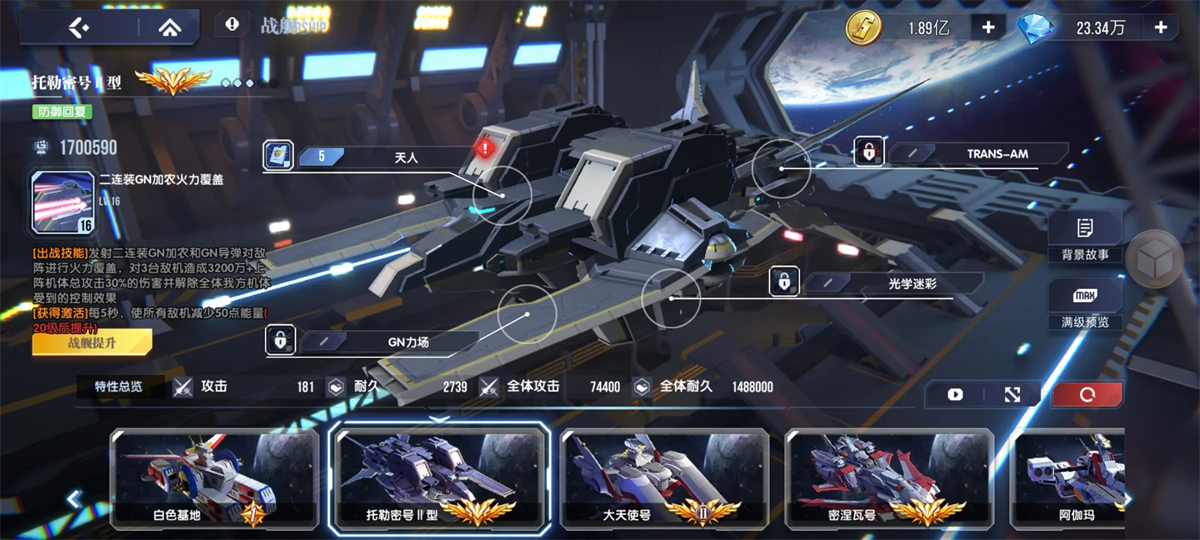Image resolution: width=1200 pixels, height=540 pixels.
Task: Open the 天人 skill slot
Action: (370, 156)
